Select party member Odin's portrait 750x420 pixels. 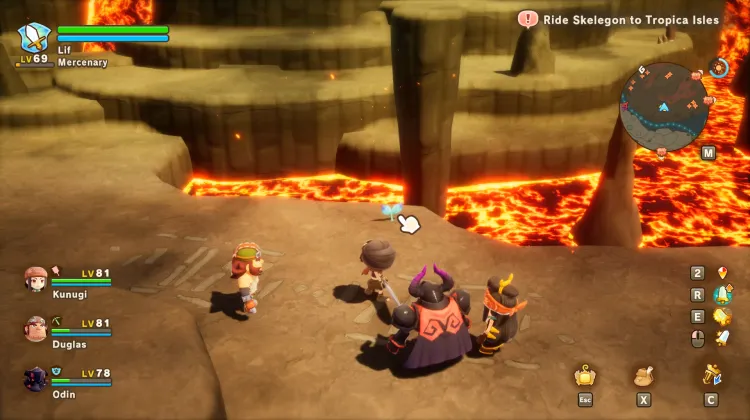[36, 378]
